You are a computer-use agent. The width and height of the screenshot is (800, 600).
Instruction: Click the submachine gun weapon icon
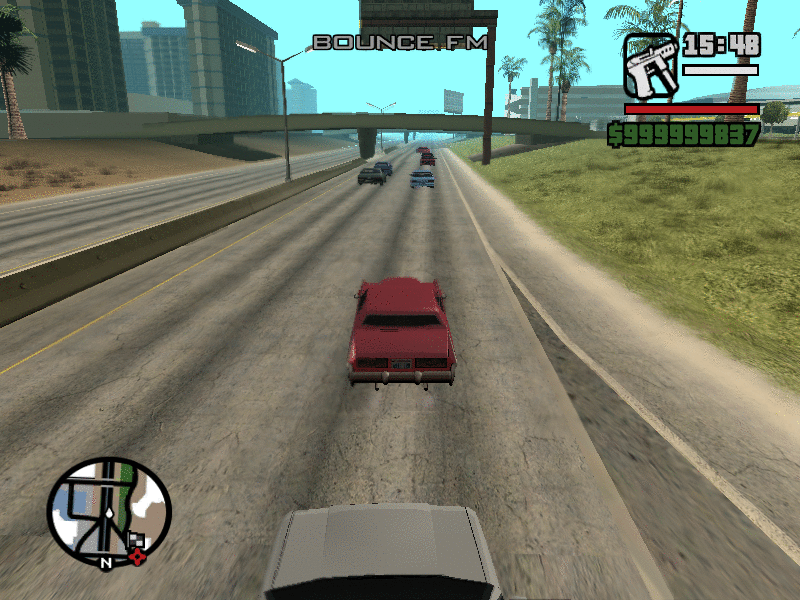click(x=651, y=66)
